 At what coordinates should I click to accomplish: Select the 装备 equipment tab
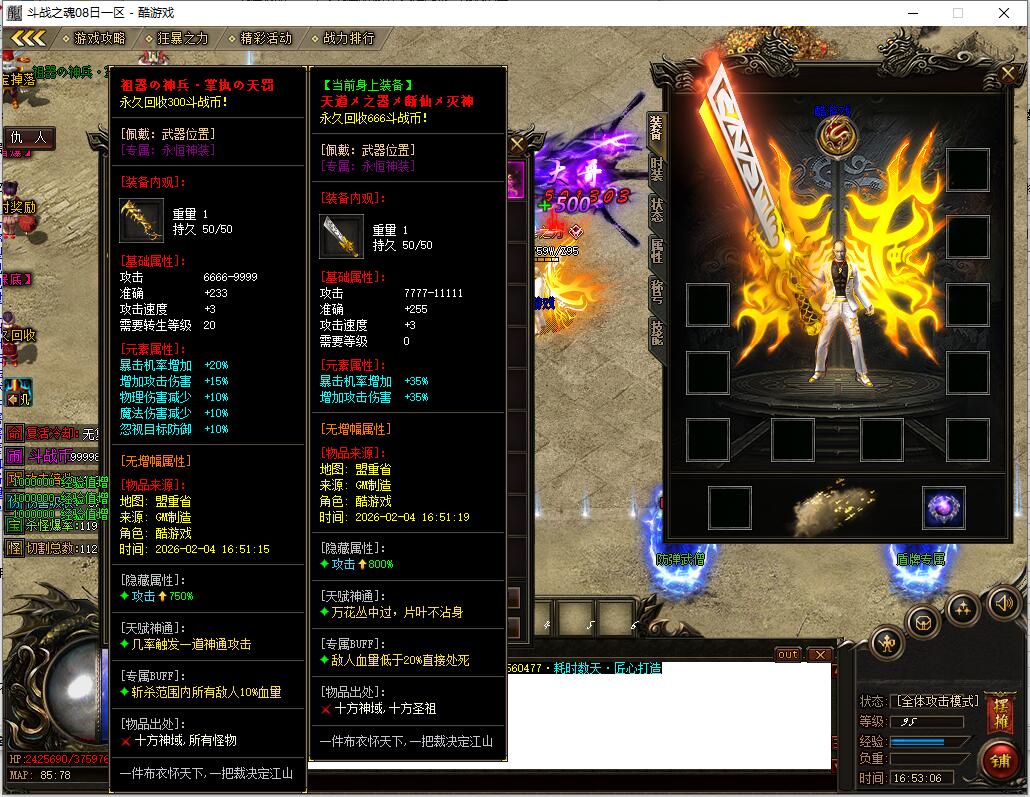[656, 127]
